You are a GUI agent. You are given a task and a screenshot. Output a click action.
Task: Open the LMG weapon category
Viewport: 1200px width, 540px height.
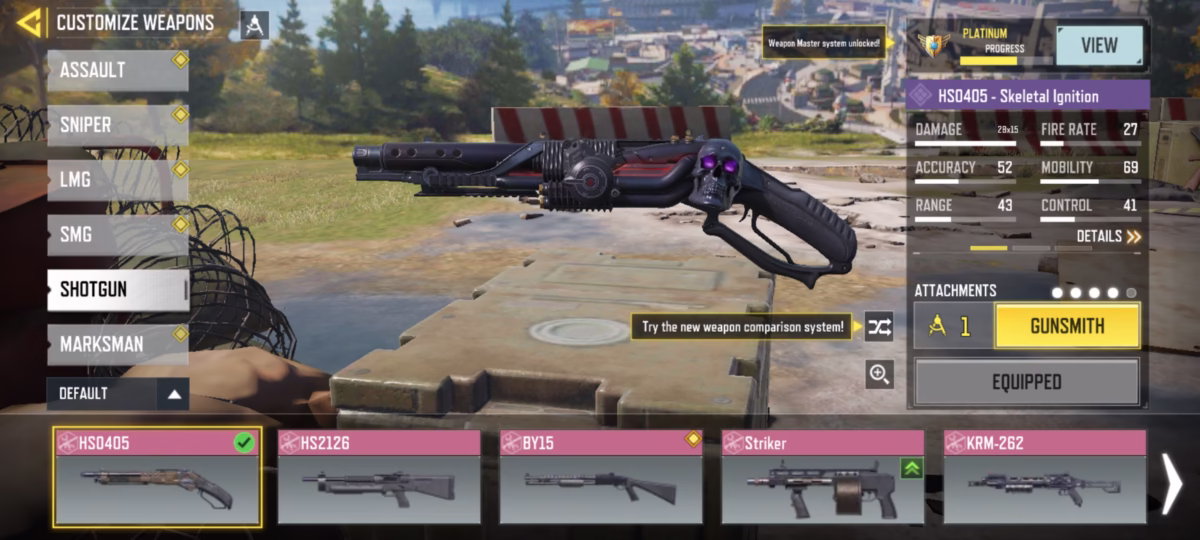117,180
